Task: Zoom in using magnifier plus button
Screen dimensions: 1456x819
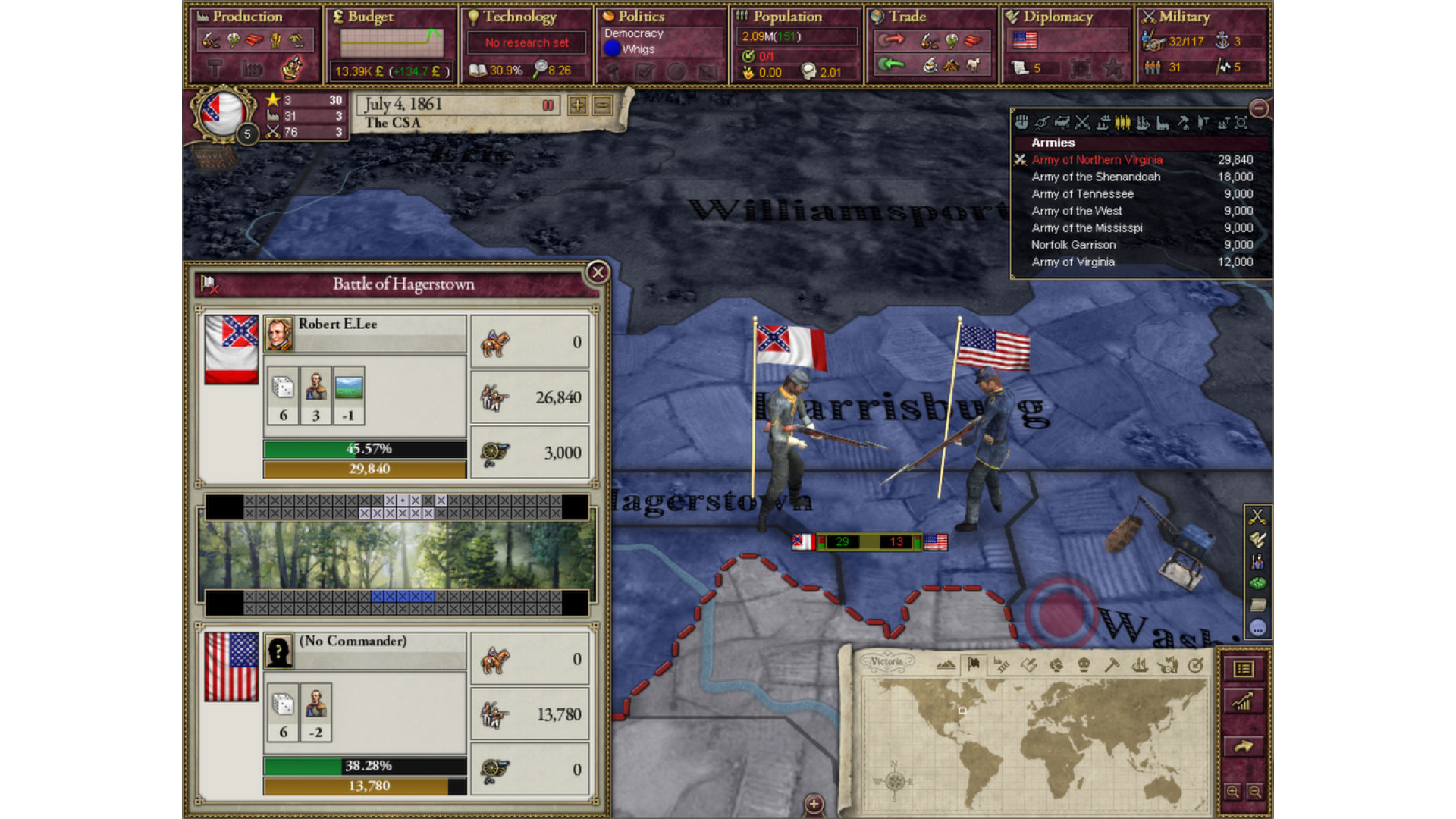Action: 1233,792
